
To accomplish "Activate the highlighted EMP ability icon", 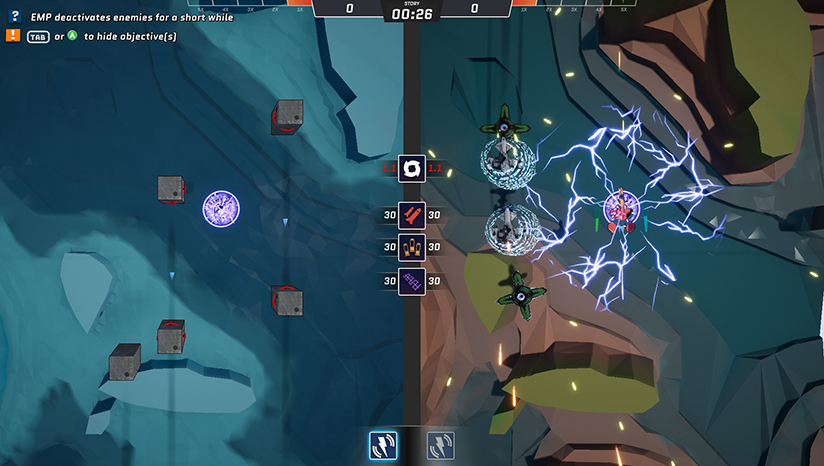I will click(383, 445).
